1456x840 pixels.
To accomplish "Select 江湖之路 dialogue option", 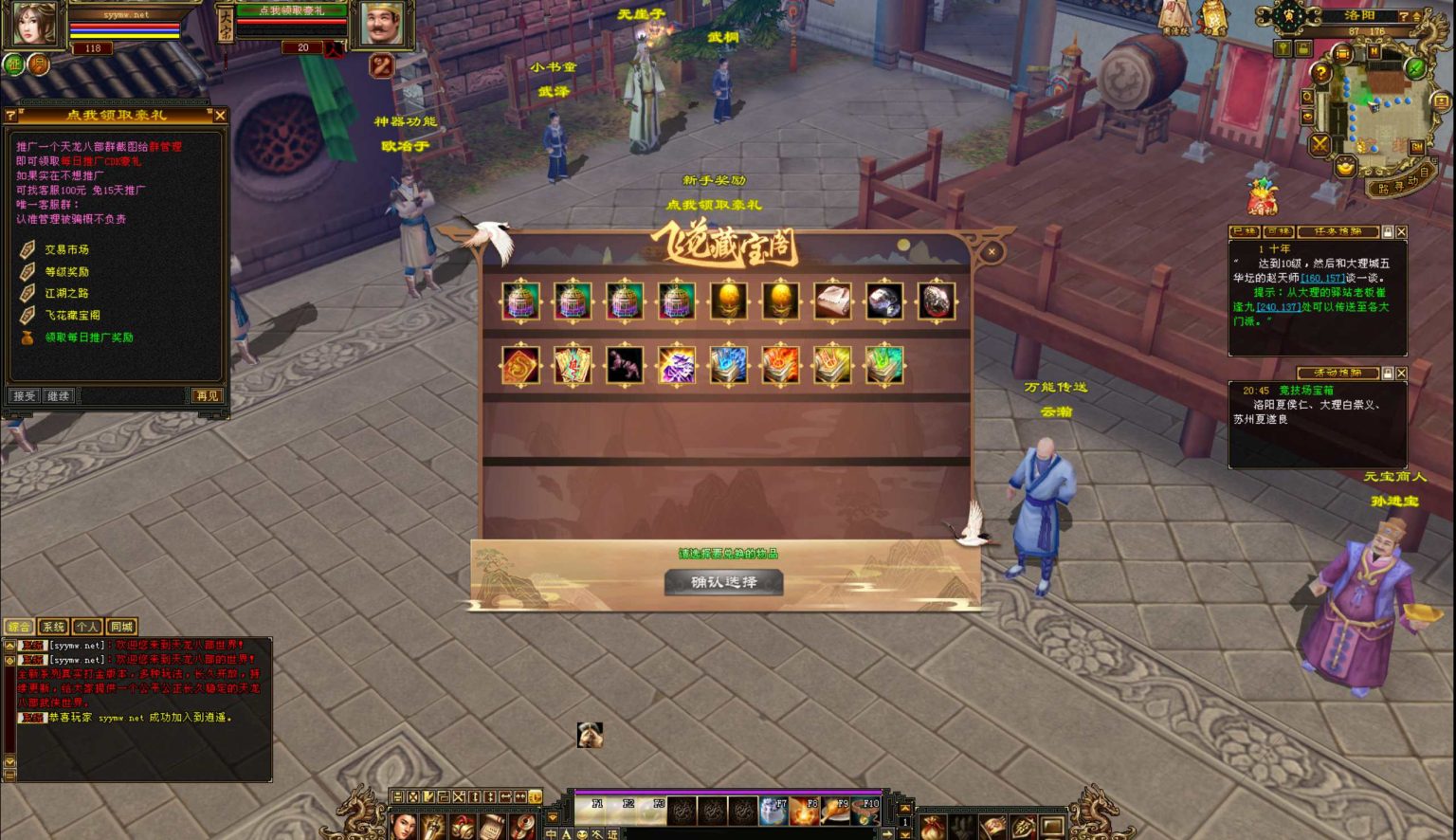I will (x=66, y=293).
